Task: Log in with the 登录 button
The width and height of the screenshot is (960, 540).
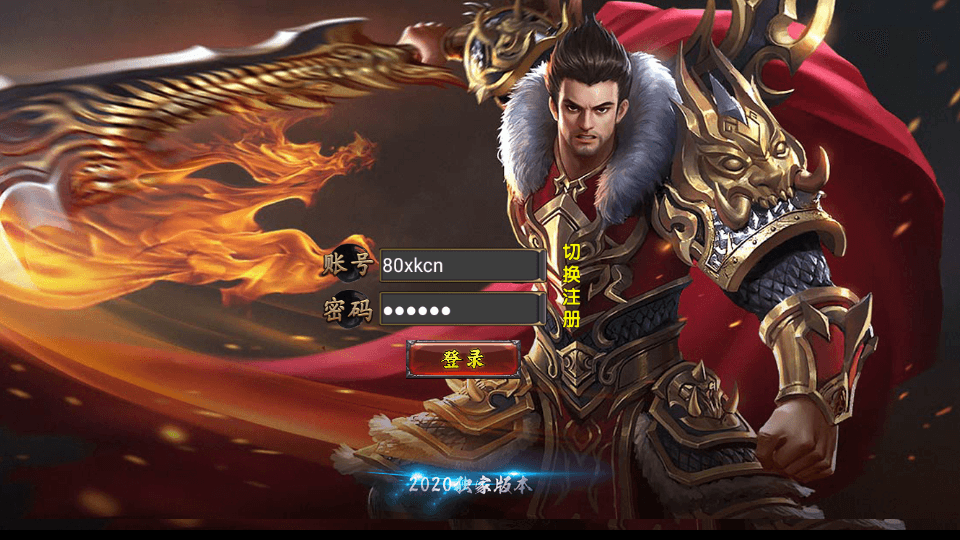Action: 463,359
